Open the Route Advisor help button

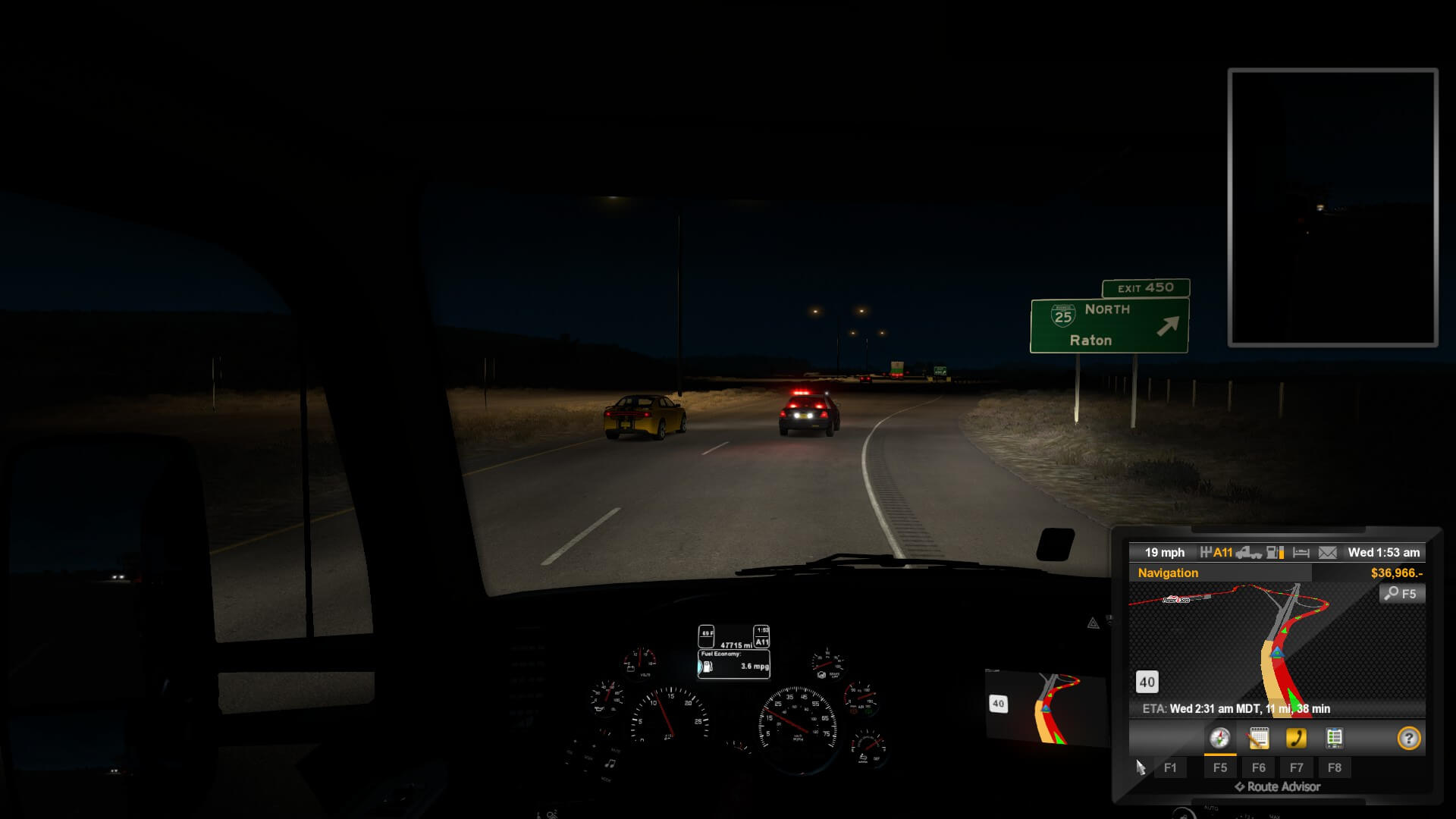click(x=1408, y=738)
